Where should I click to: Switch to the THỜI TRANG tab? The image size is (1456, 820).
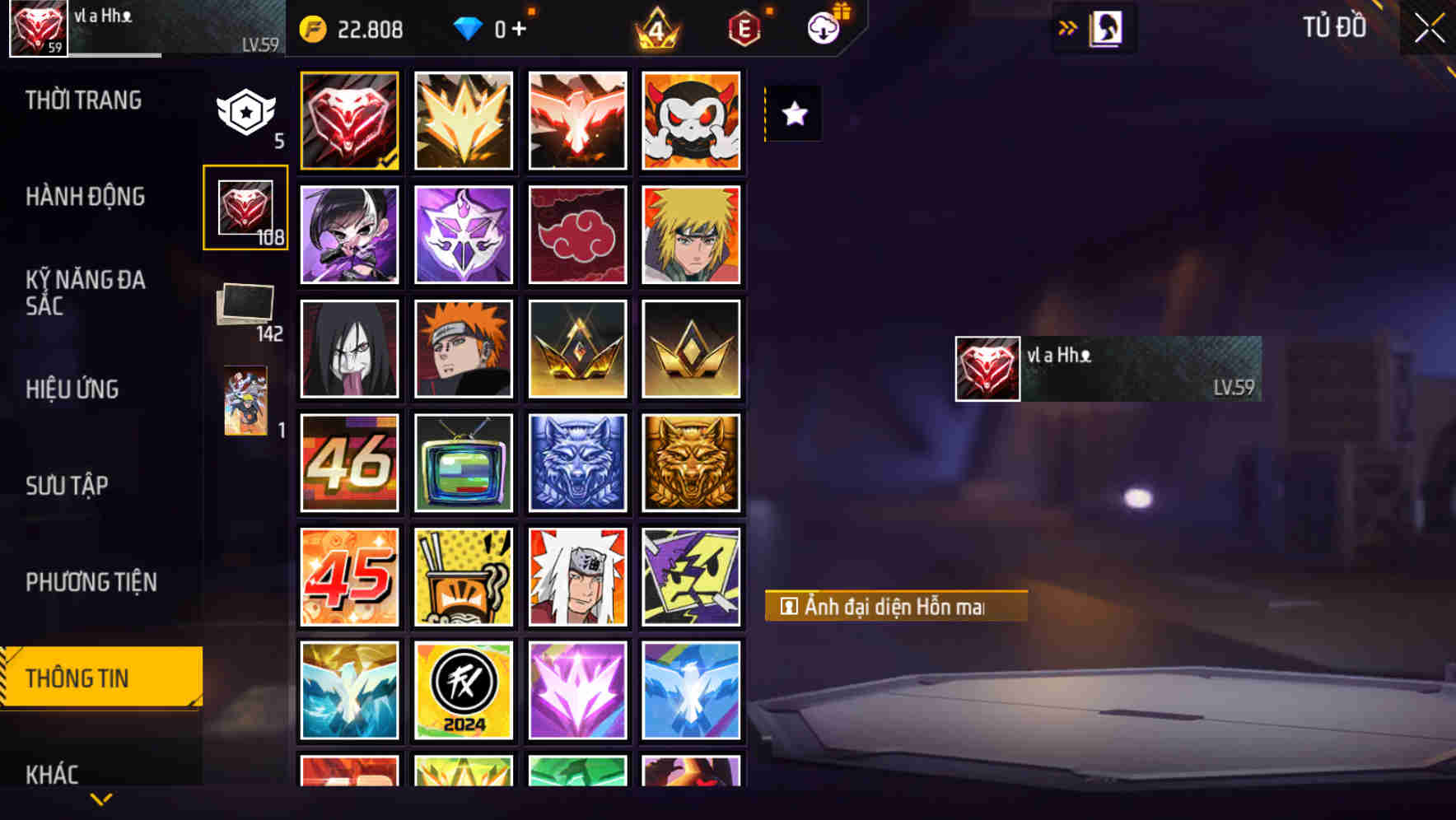(x=85, y=100)
